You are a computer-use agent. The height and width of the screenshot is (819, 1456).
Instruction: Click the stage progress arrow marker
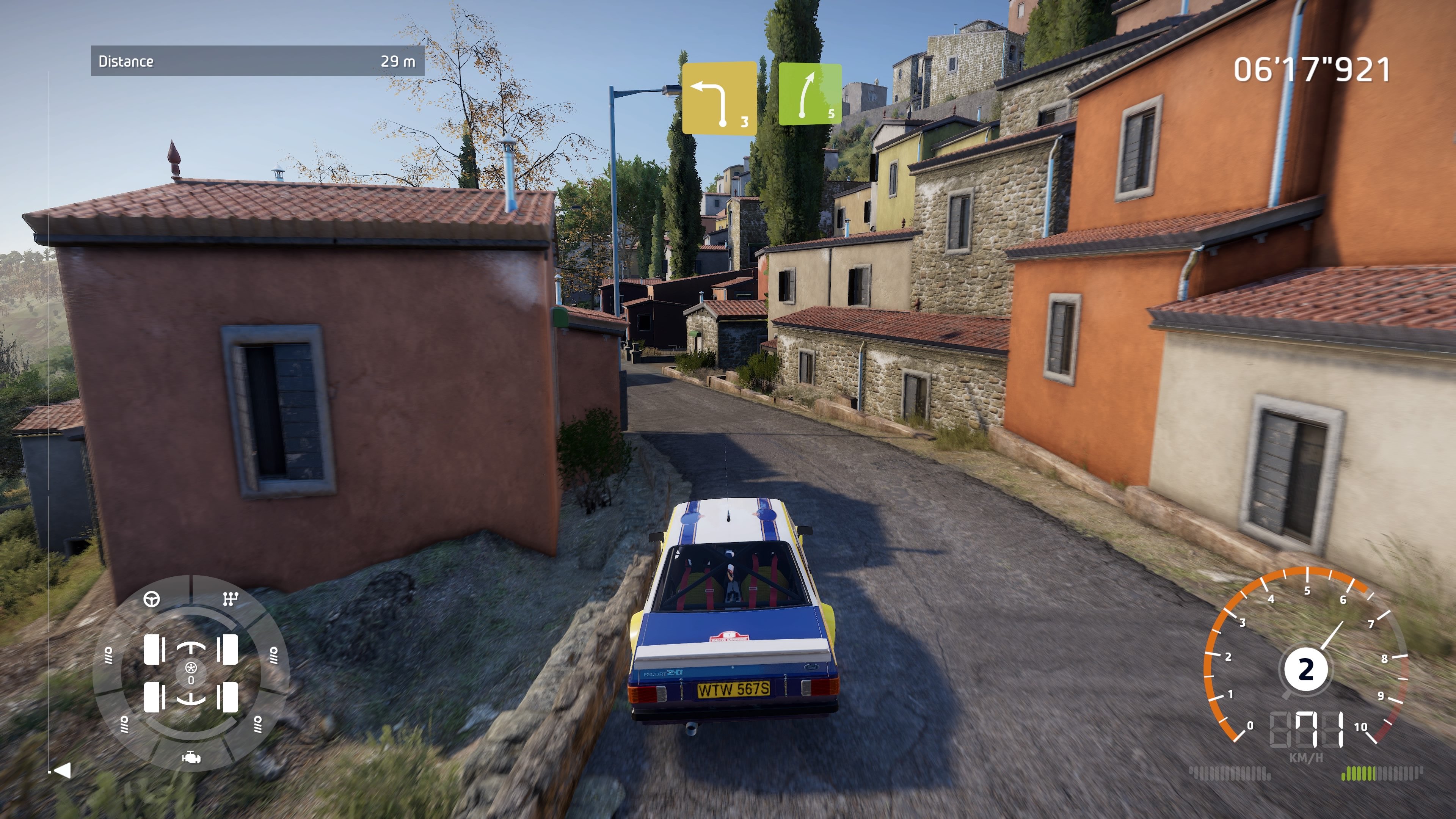[61, 770]
